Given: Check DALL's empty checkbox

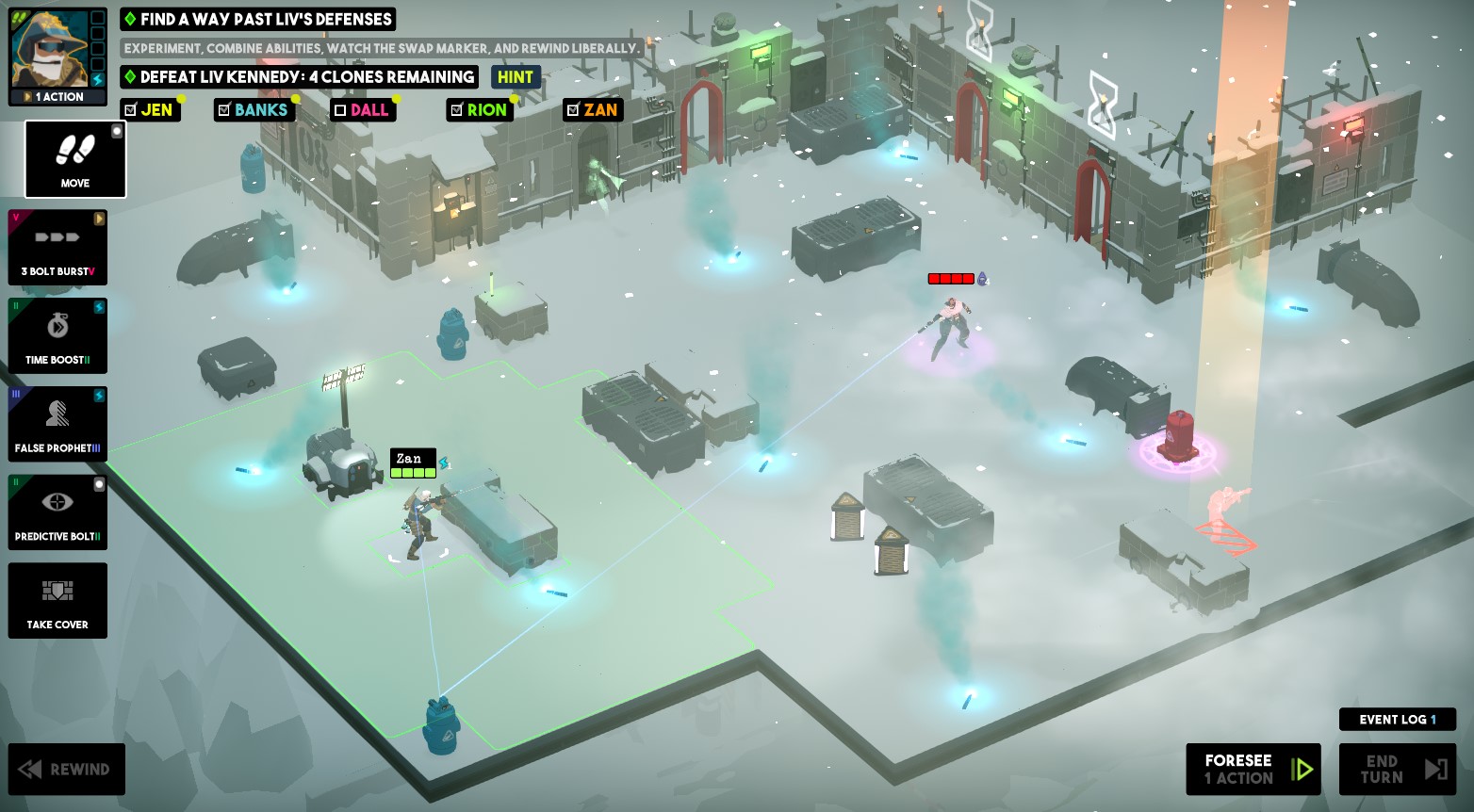Looking at the screenshot, I should pos(340,110).
